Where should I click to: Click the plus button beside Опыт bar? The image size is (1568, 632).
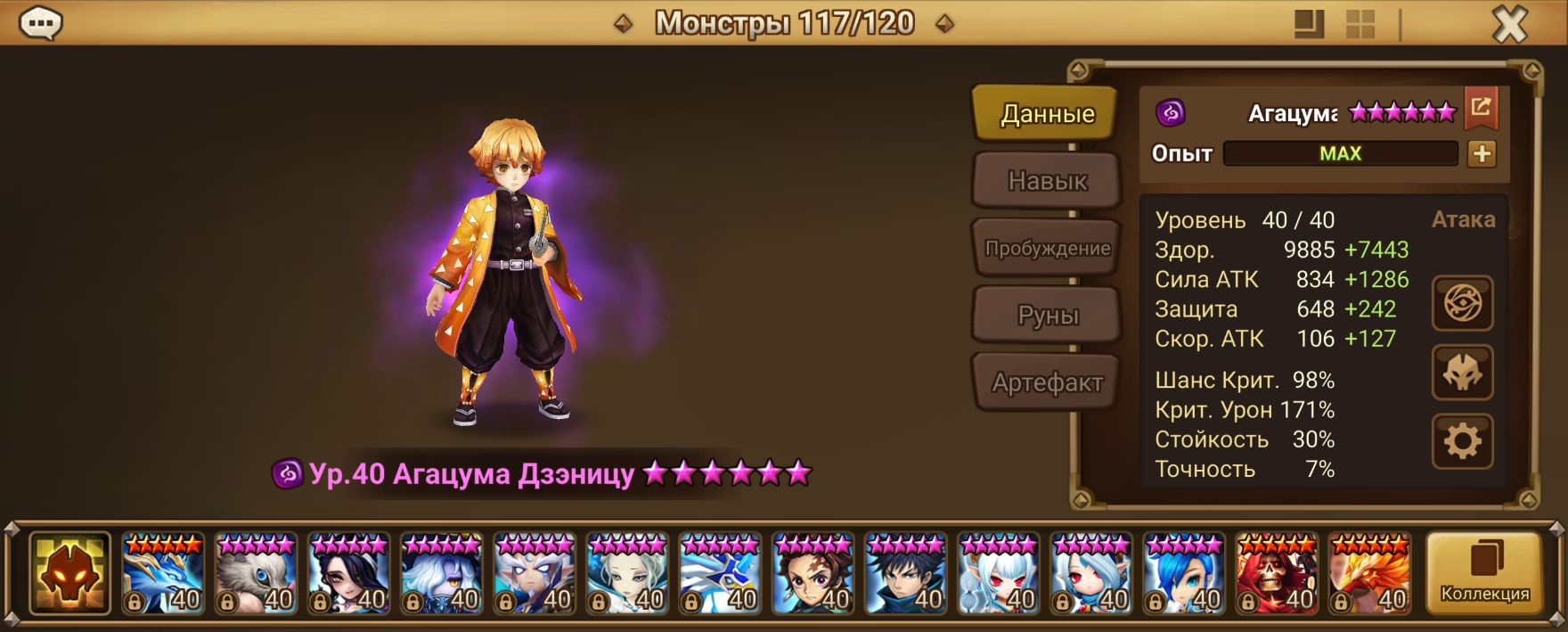[1482, 153]
